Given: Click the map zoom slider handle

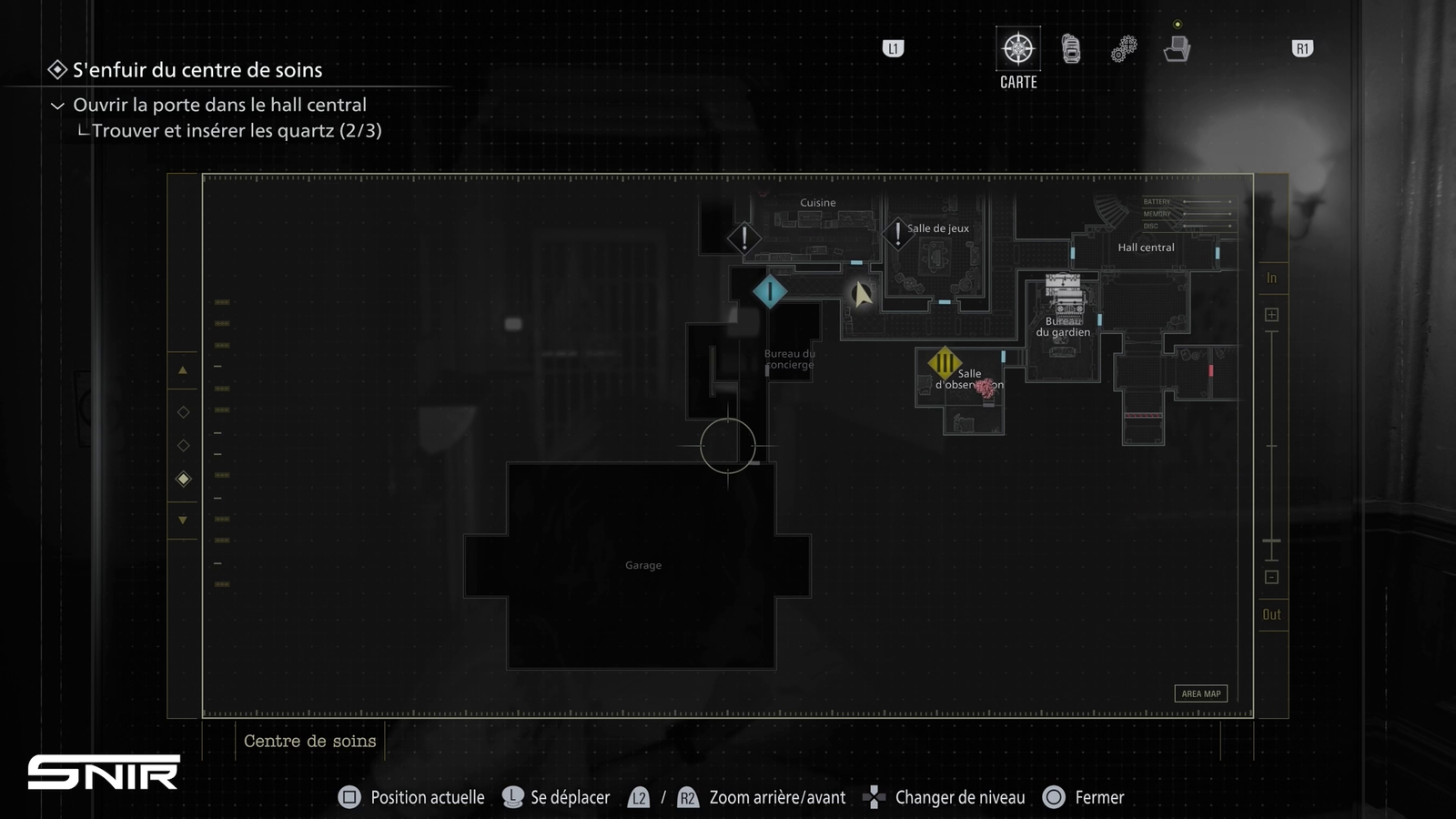Looking at the screenshot, I should pyautogui.click(x=1271, y=542).
